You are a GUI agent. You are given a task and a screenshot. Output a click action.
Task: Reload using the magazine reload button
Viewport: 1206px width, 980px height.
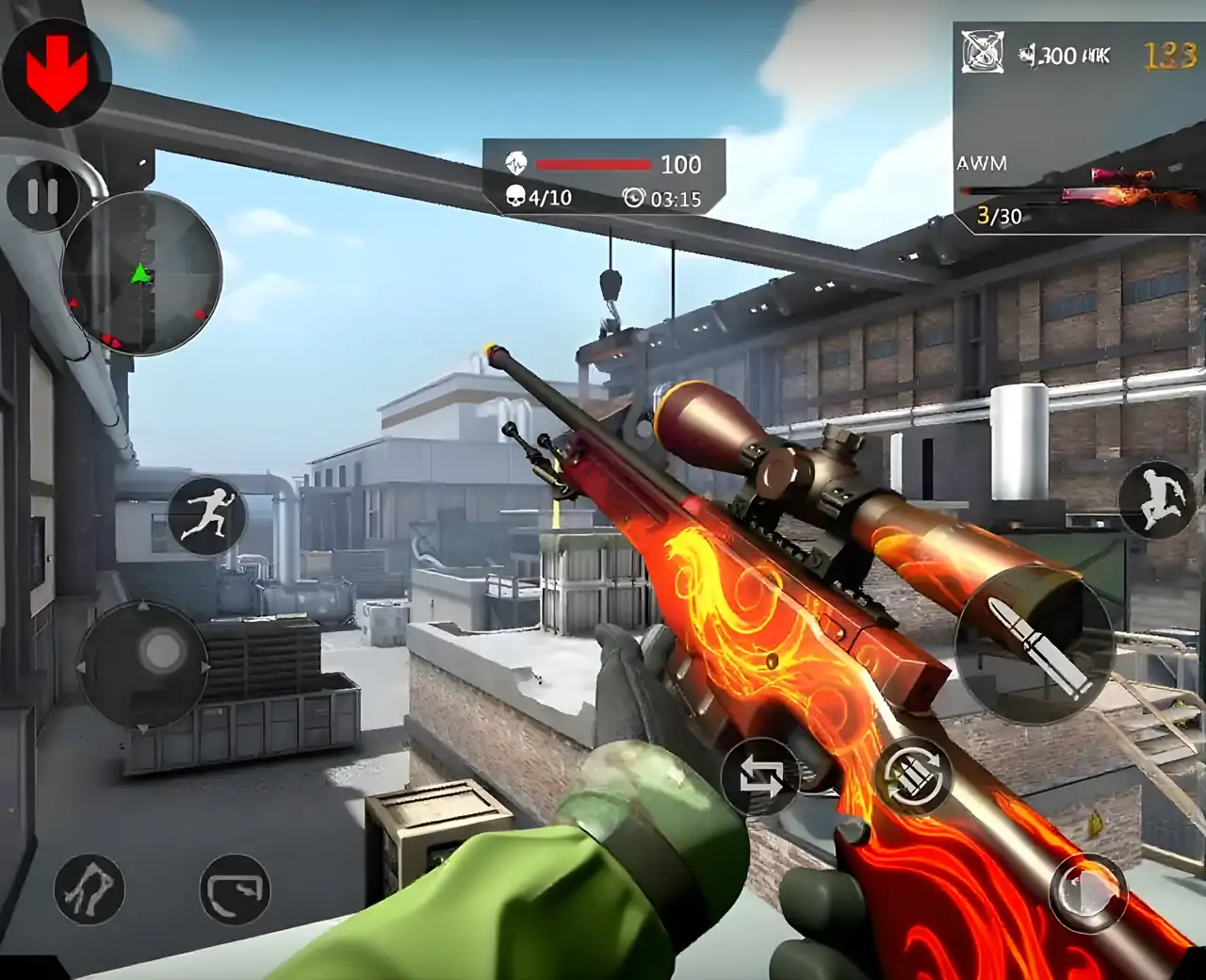(x=913, y=777)
